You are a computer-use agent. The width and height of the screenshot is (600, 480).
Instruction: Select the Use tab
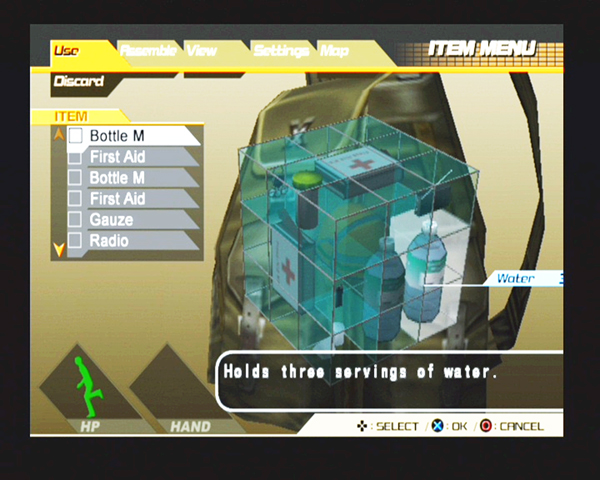click(x=67, y=51)
